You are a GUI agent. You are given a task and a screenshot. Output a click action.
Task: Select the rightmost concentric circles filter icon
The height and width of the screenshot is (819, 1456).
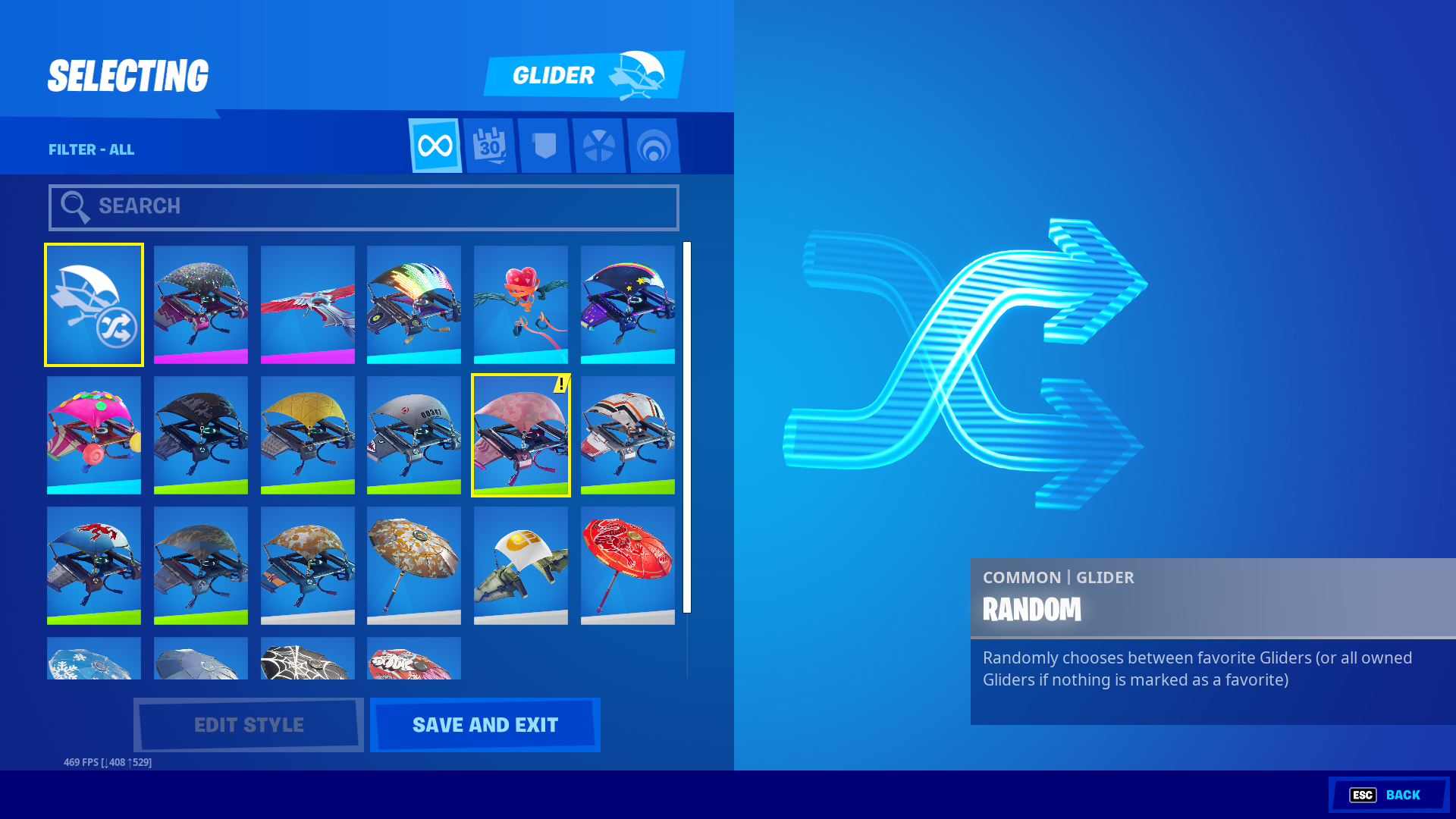pyautogui.click(x=654, y=146)
